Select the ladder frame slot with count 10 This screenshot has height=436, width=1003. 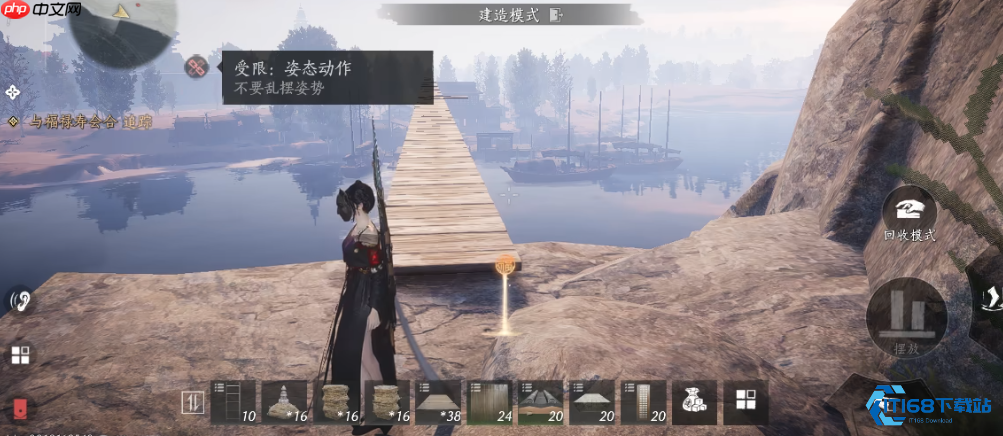pyautogui.click(x=234, y=402)
